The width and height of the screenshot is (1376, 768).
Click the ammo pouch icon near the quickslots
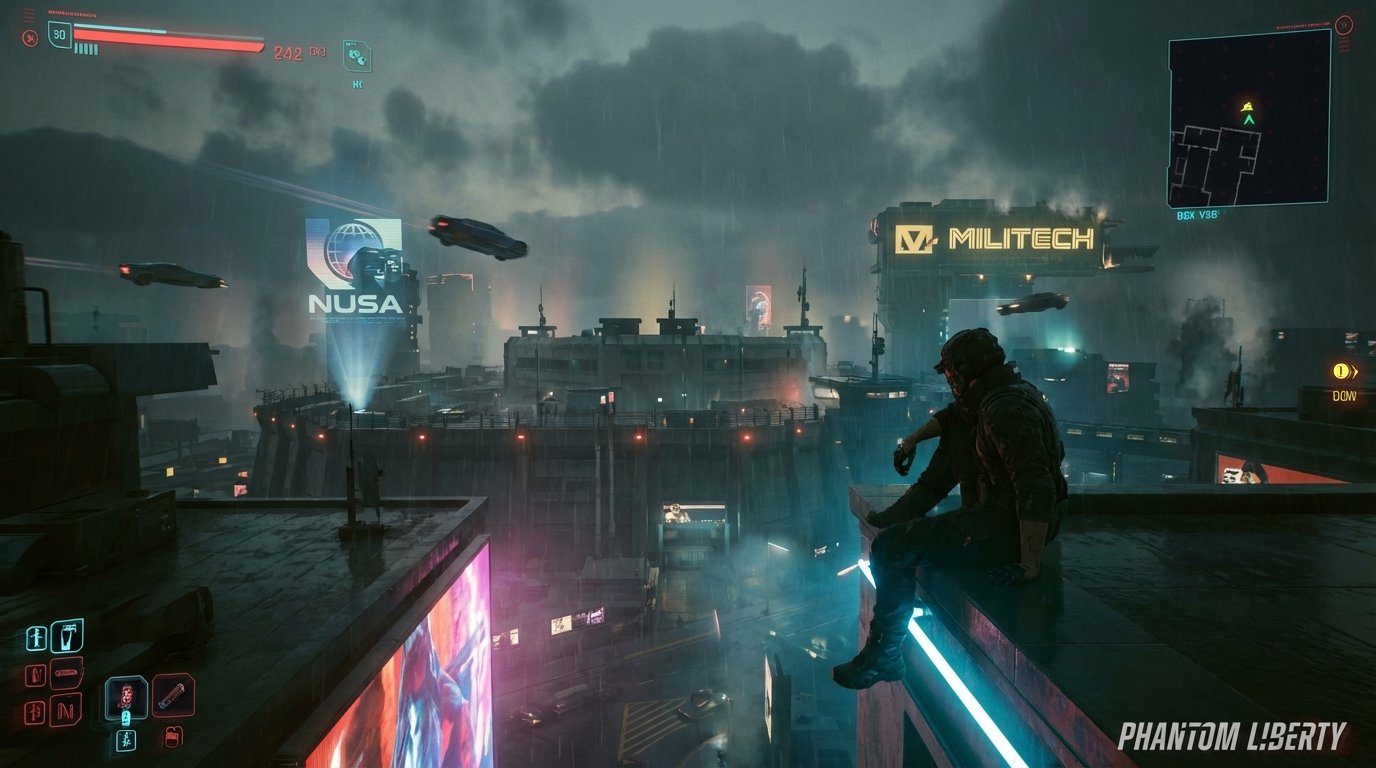[x=173, y=737]
